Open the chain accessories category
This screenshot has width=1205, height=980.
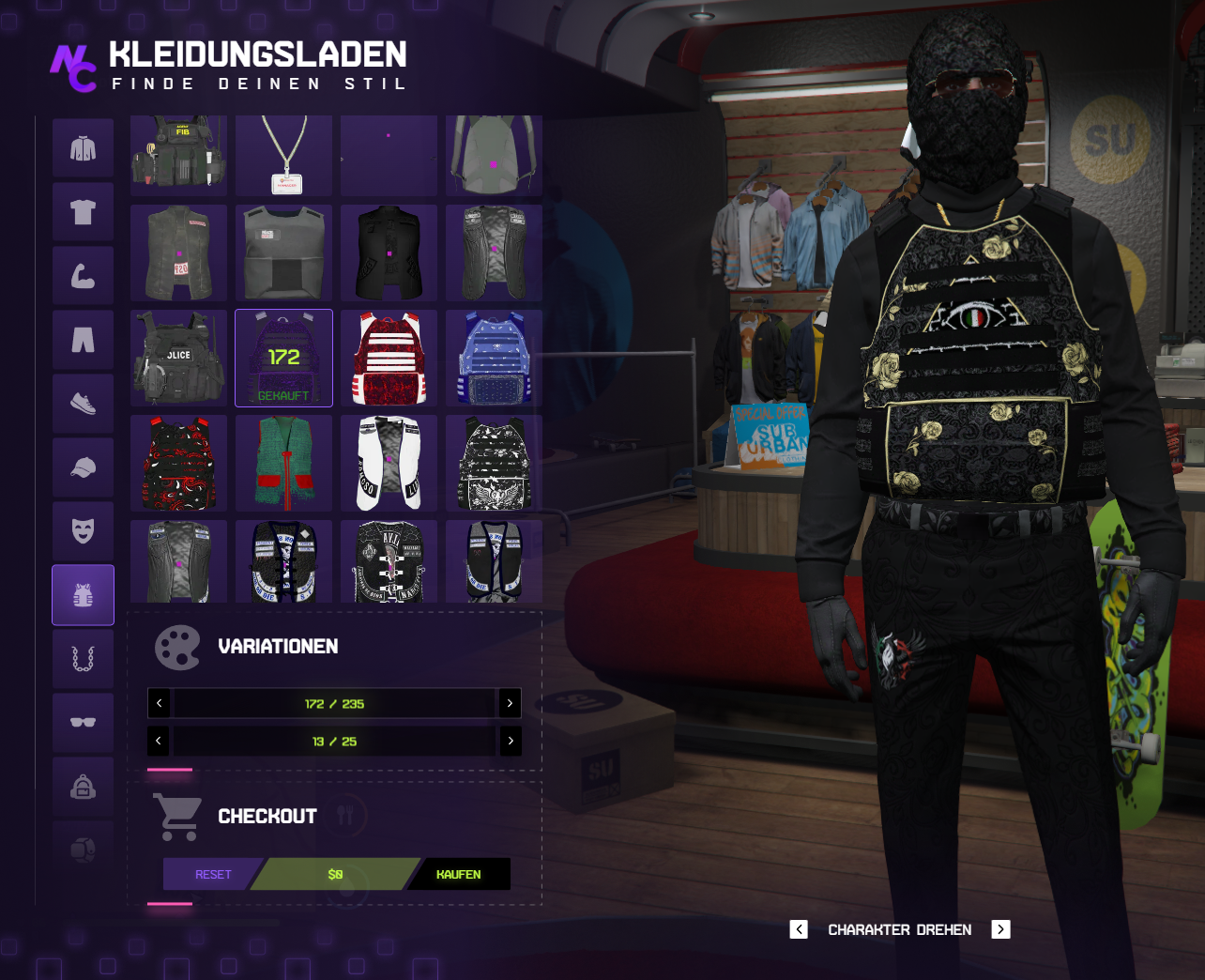click(84, 659)
